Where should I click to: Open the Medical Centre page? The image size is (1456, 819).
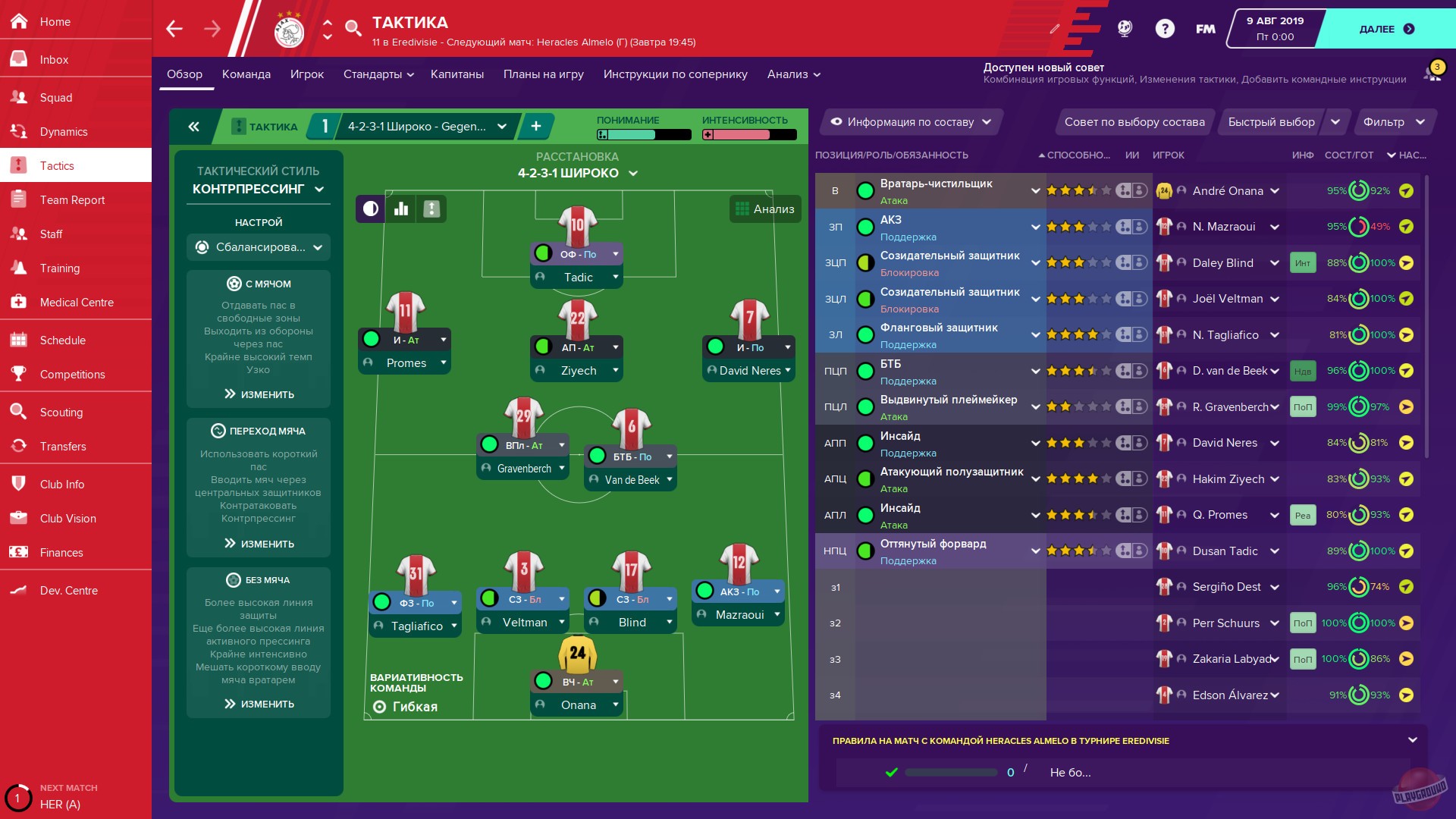[x=76, y=302]
